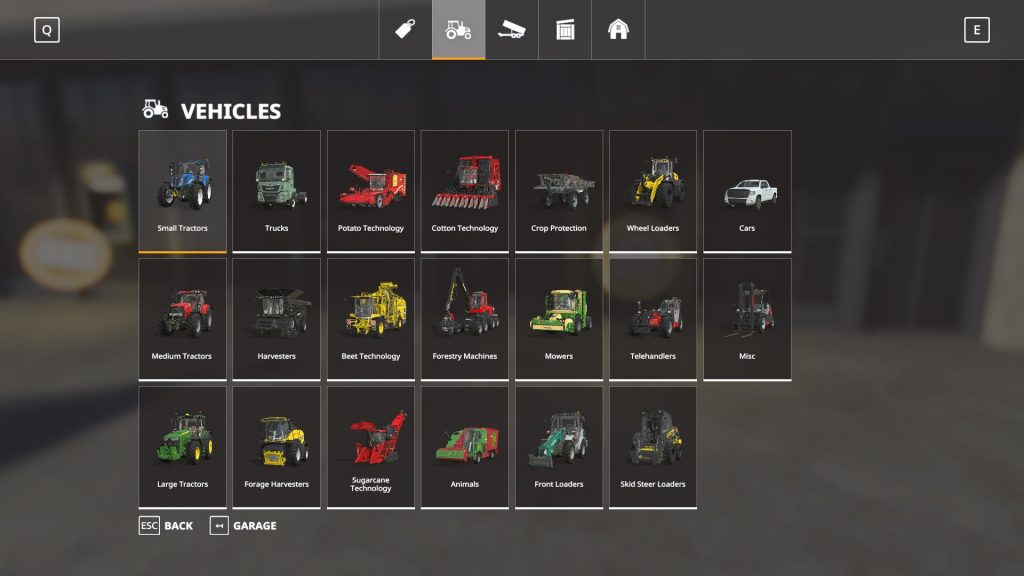Open the Forage Harvesters category
Viewport: 1024px width, 576px height.
276,446
